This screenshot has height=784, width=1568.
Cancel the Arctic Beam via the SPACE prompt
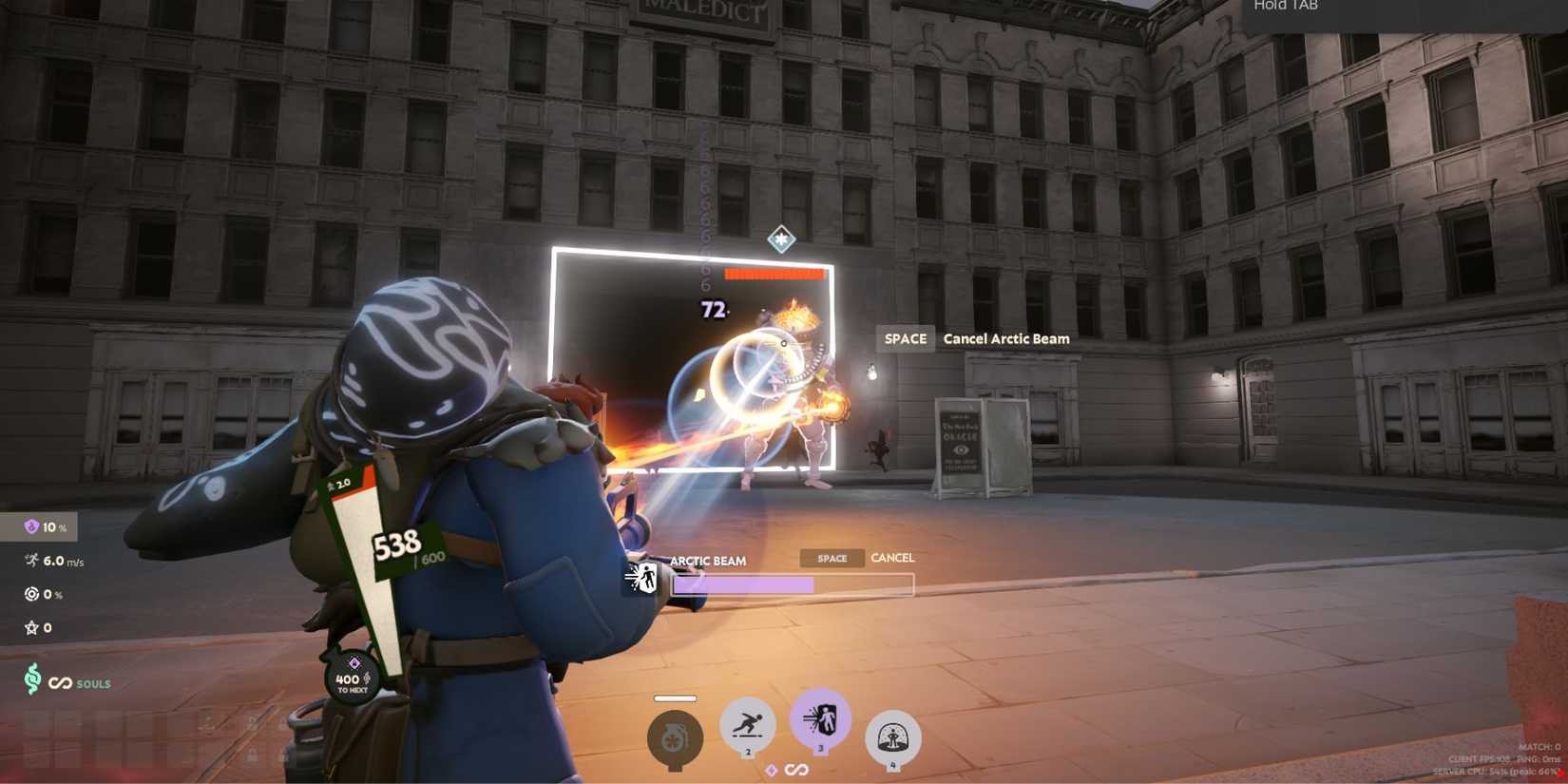(904, 338)
